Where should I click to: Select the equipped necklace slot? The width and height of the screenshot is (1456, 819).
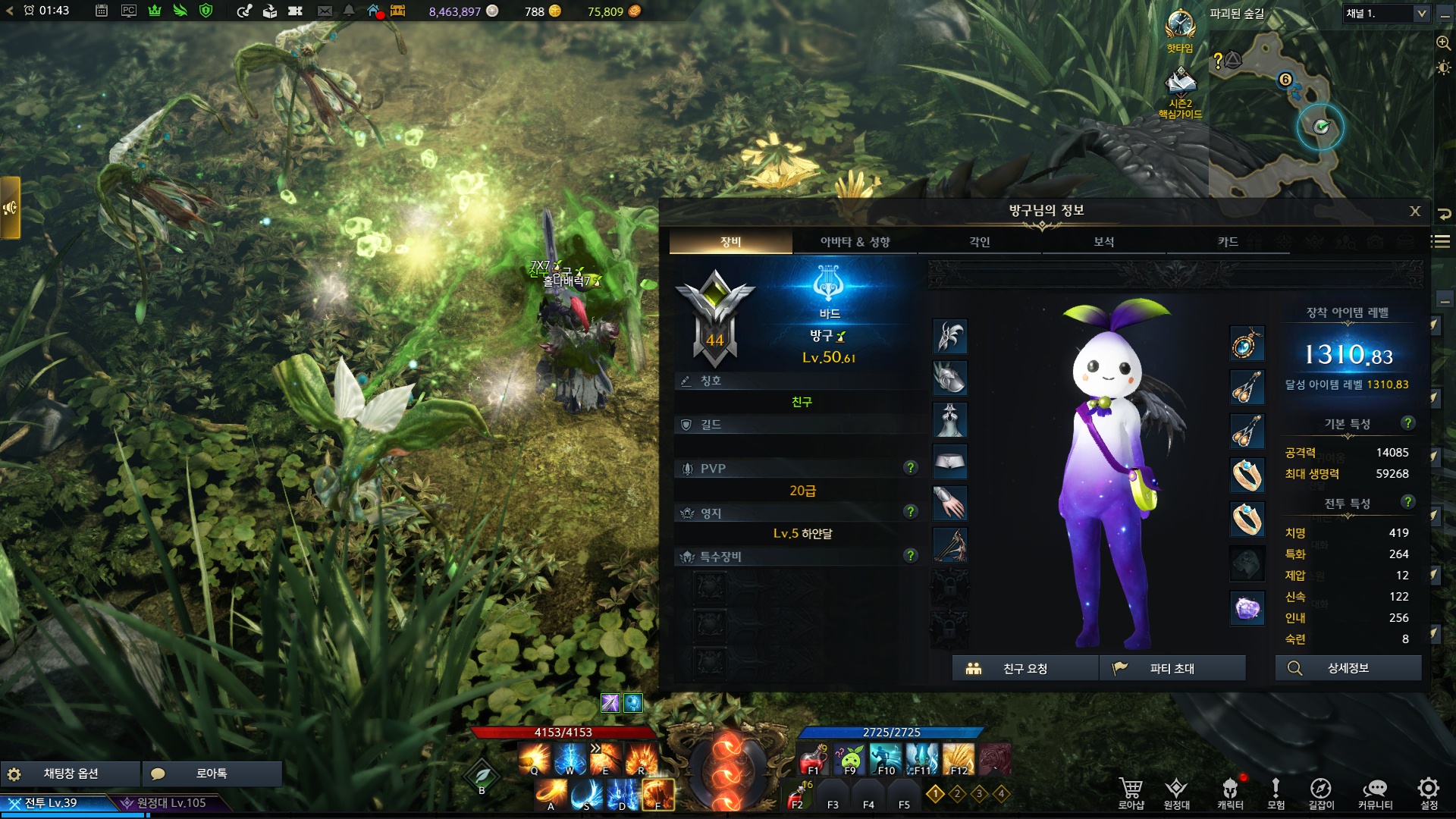point(1247,344)
